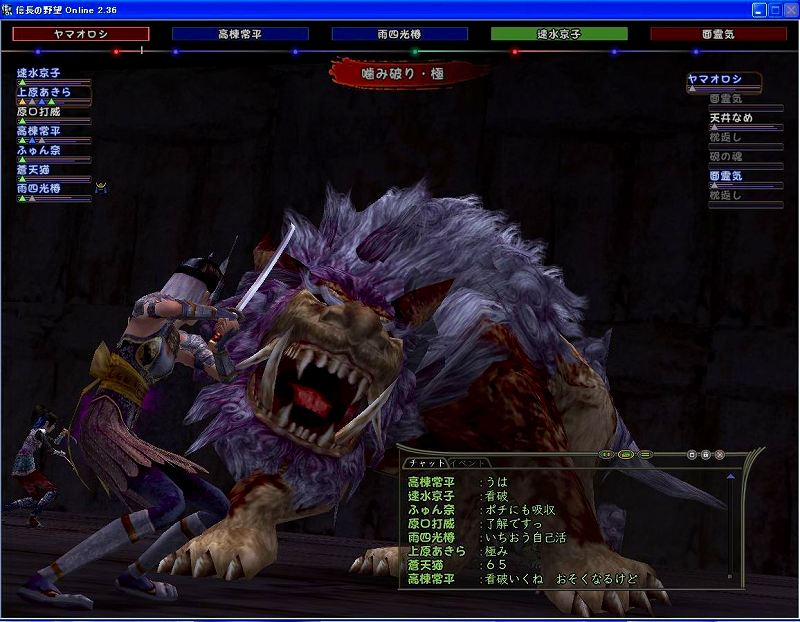Select 蒼天猫 in the party list
Viewport: 800px width, 622px height.
(x=39, y=169)
